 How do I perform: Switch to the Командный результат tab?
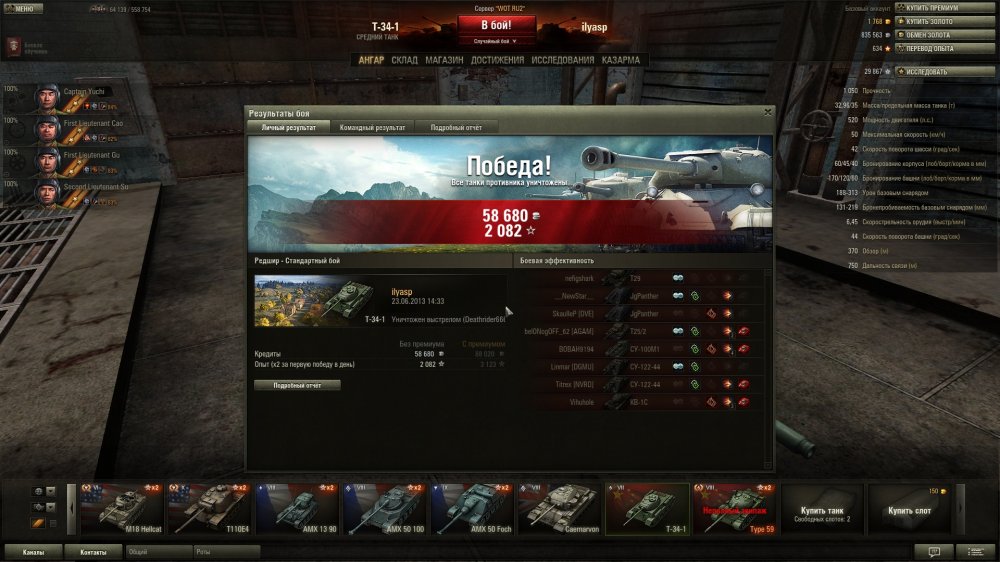click(x=372, y=128)
